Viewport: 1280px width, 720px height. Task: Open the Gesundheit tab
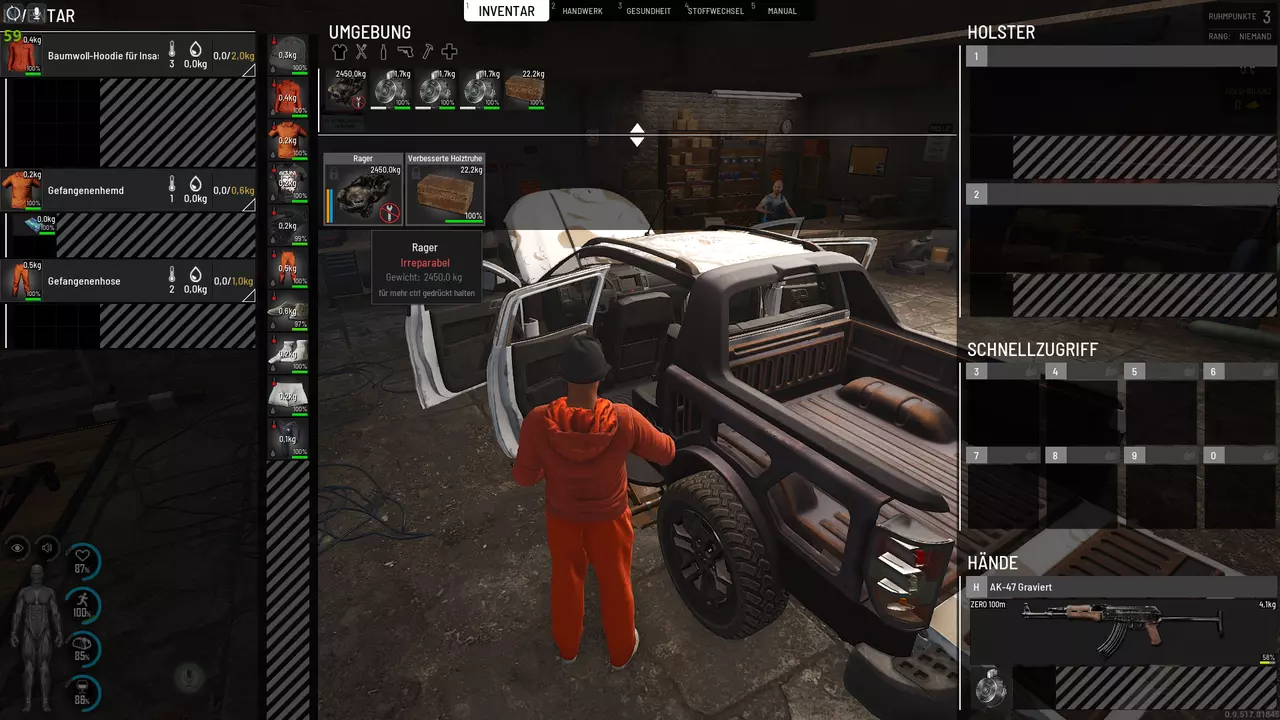coord(648,11)
